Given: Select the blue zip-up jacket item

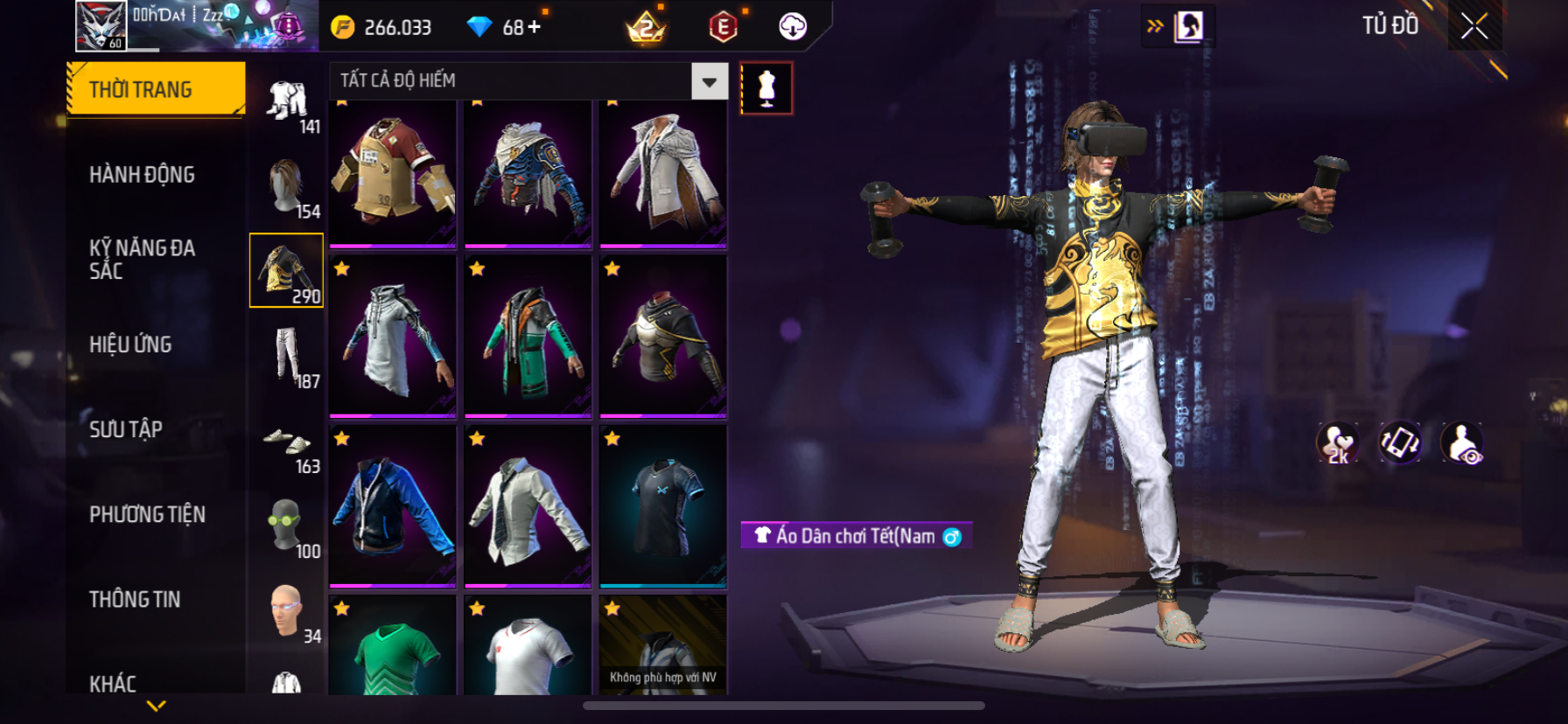Looking at the screenshot, I should [393, 505].
